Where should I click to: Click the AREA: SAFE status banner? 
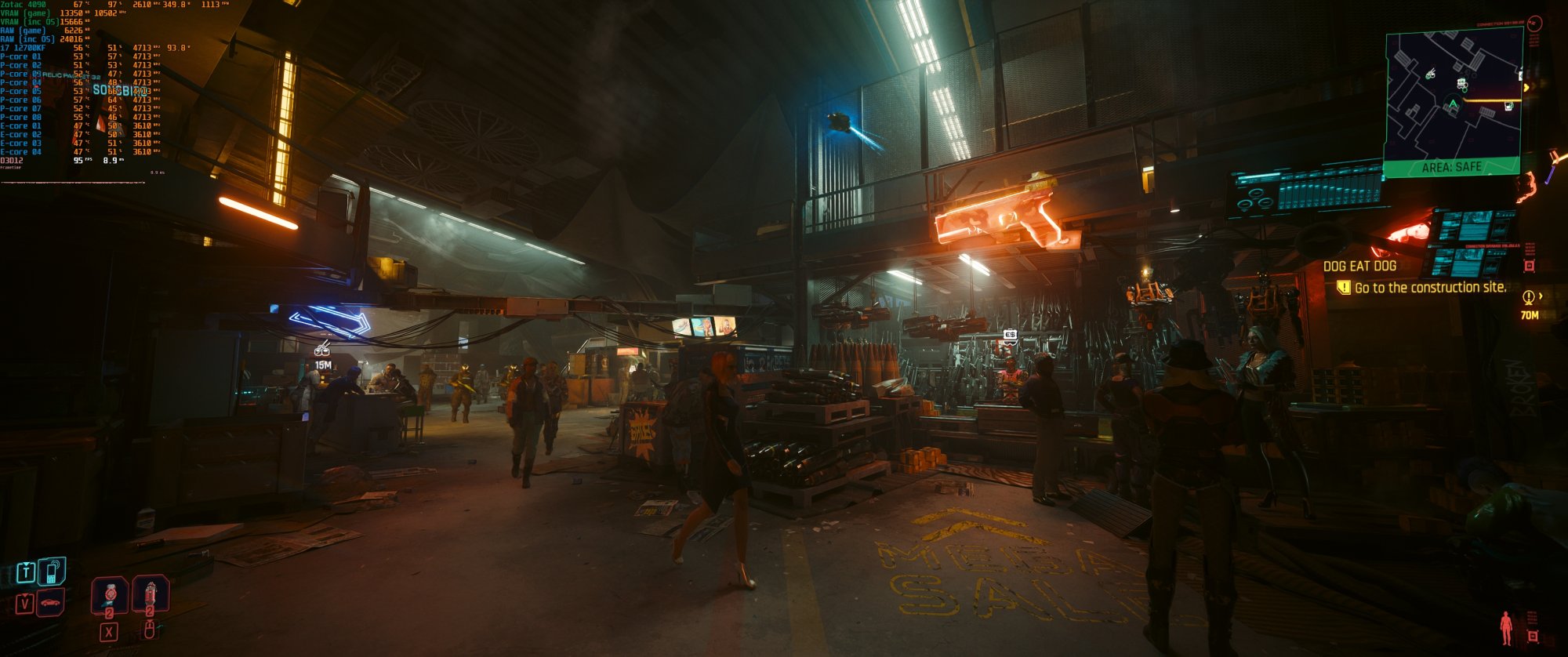1451,167
